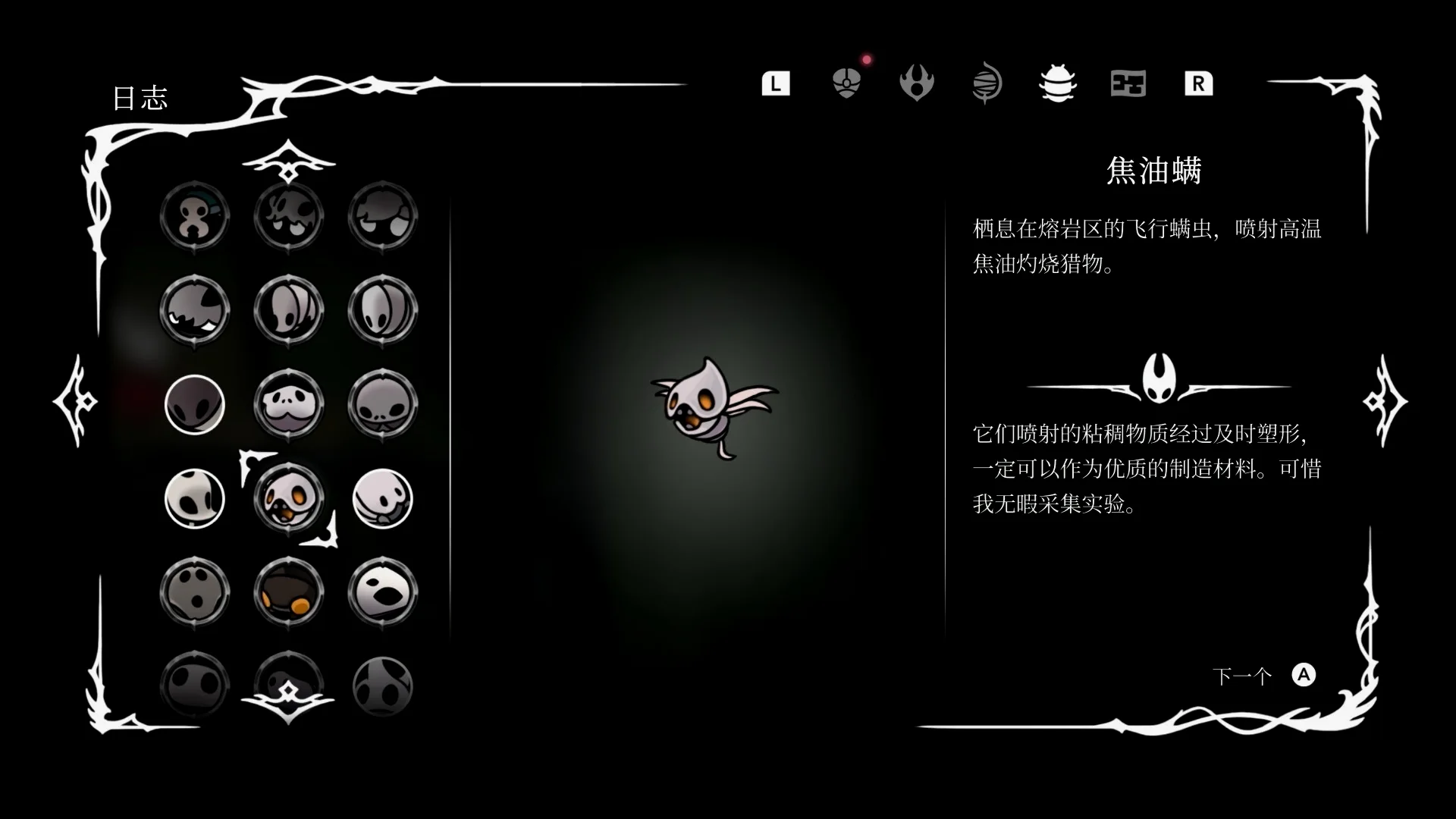Select the highlighted Tar Mite journal entry

pyautogui.click(x=289, y=498)
